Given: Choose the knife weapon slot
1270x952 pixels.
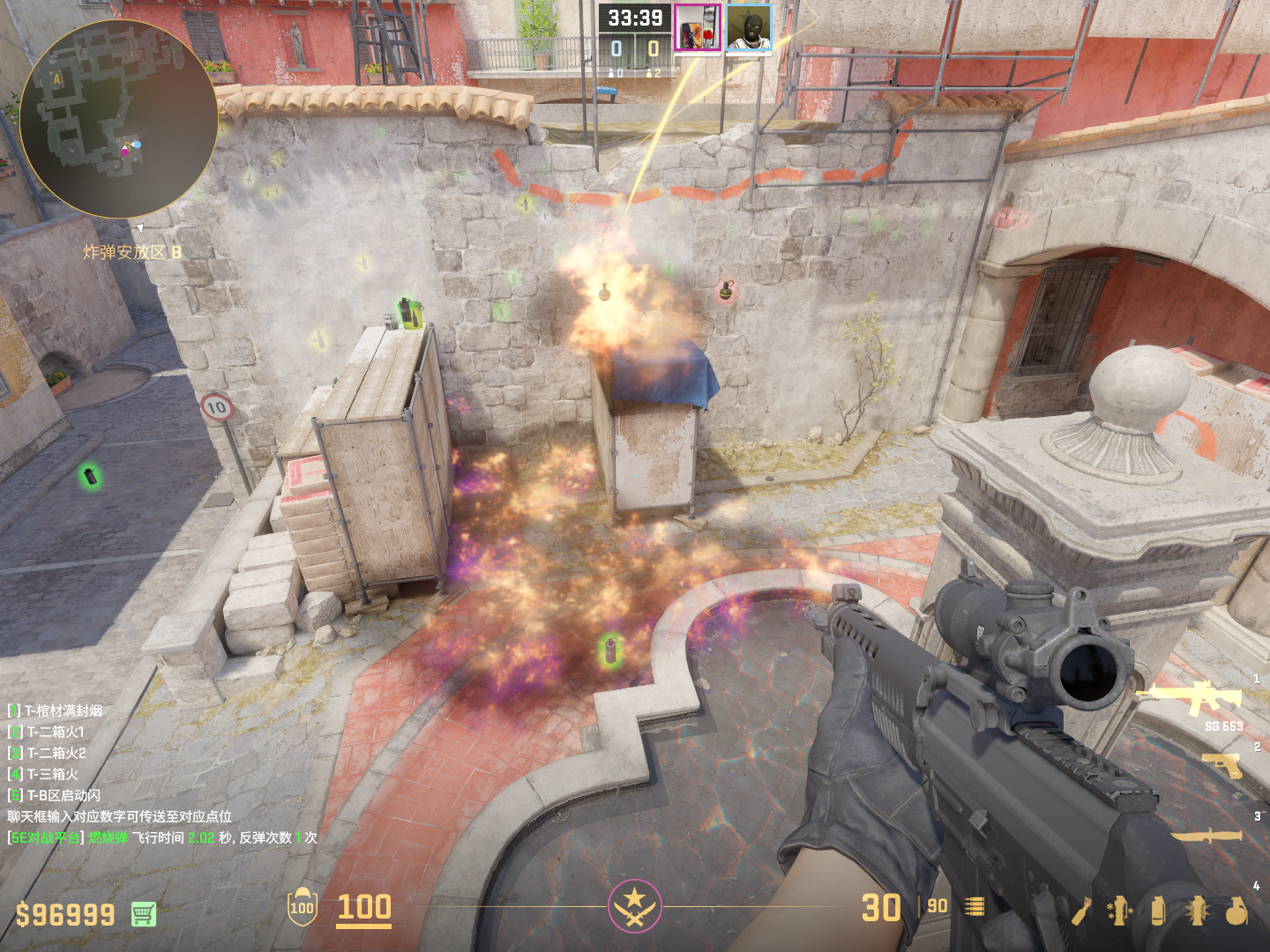Looking at the screenshot, I should (x=1206, y=834).
